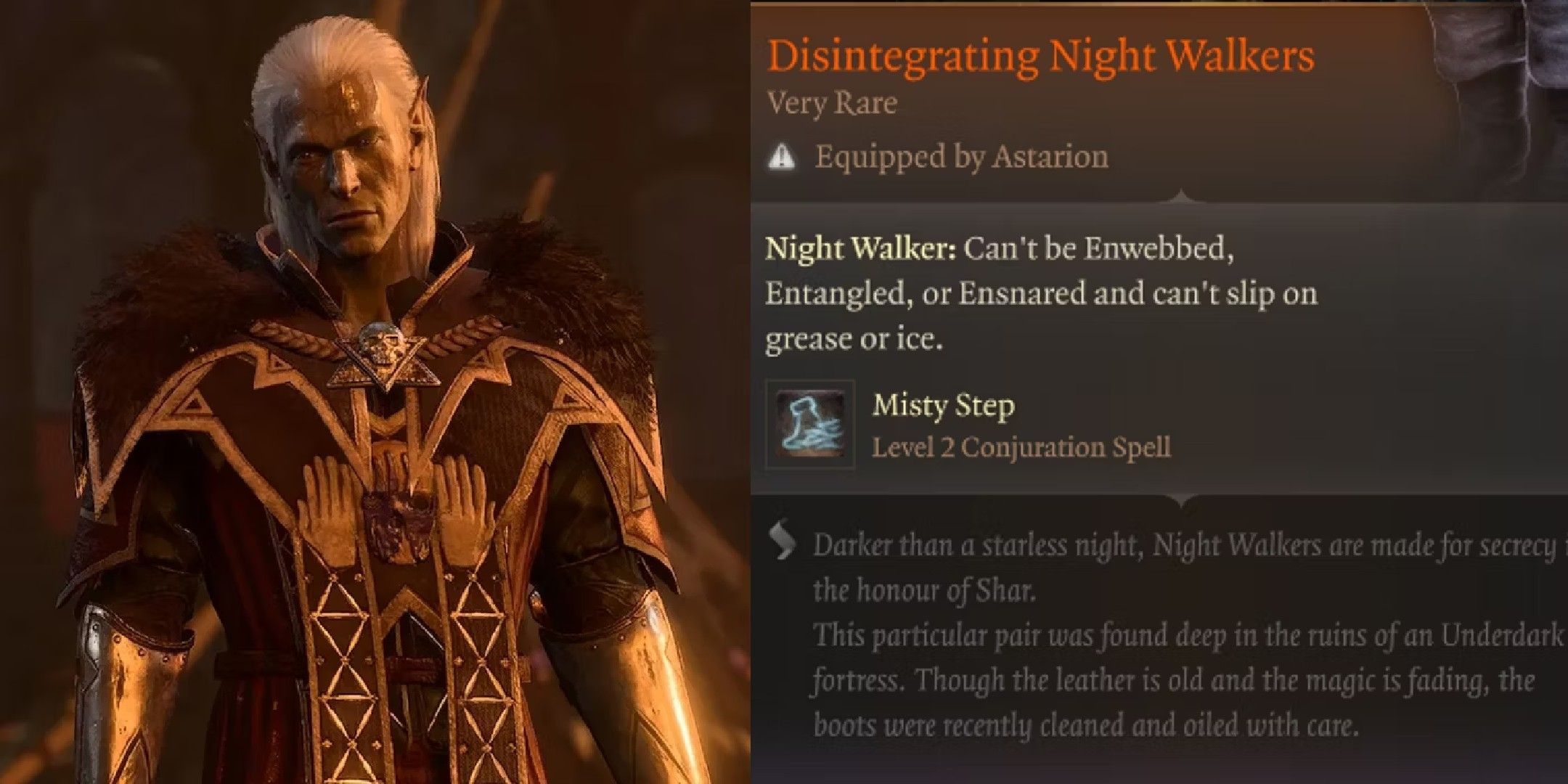Click the Very Rare rarity indicator
This screenshot has width=1568, height=784.
832,103
